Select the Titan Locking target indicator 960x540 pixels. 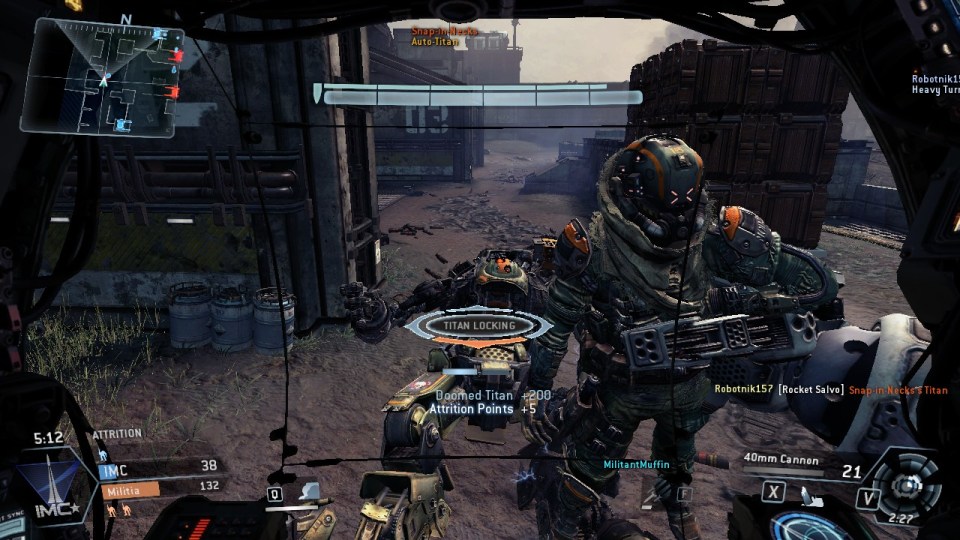point(480,325)
